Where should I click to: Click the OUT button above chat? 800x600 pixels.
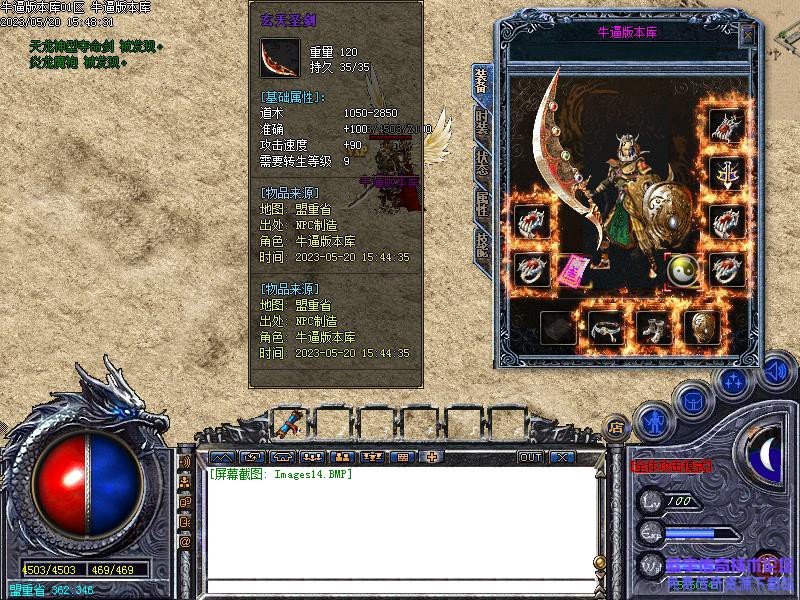pyautogui.click(x=530, y=457)
